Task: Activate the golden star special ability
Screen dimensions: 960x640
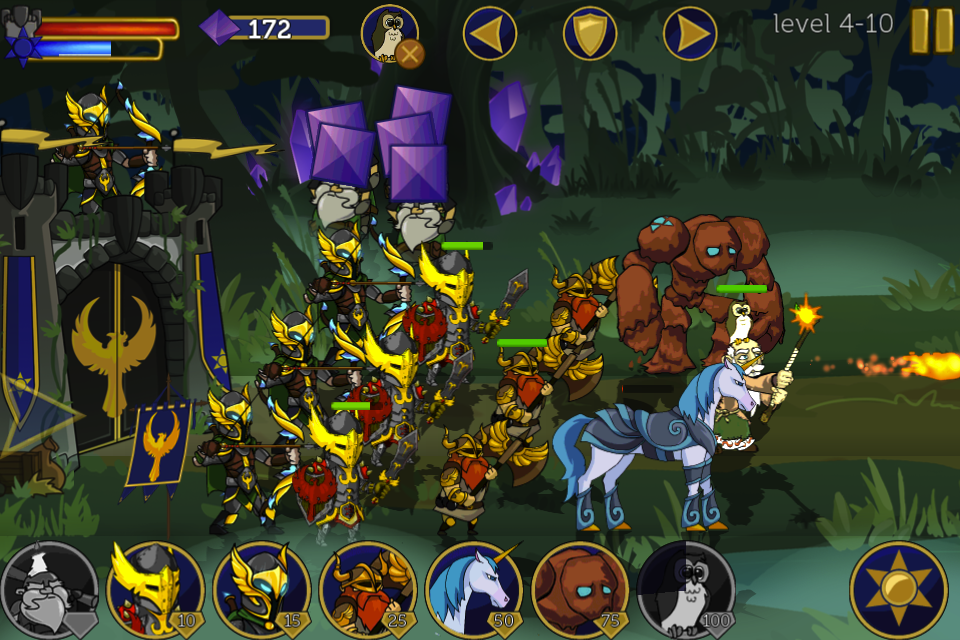Action: tap(898, 590)
